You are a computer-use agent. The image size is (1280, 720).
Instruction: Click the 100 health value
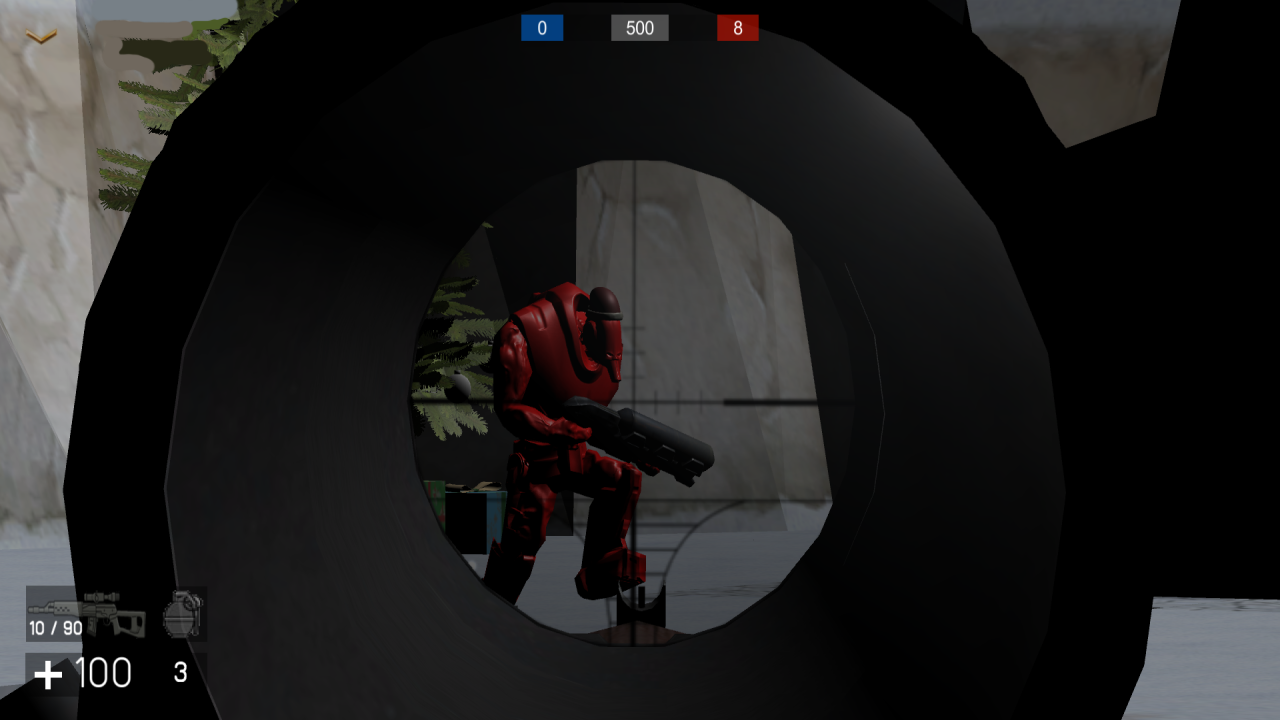tap(104, 672)
